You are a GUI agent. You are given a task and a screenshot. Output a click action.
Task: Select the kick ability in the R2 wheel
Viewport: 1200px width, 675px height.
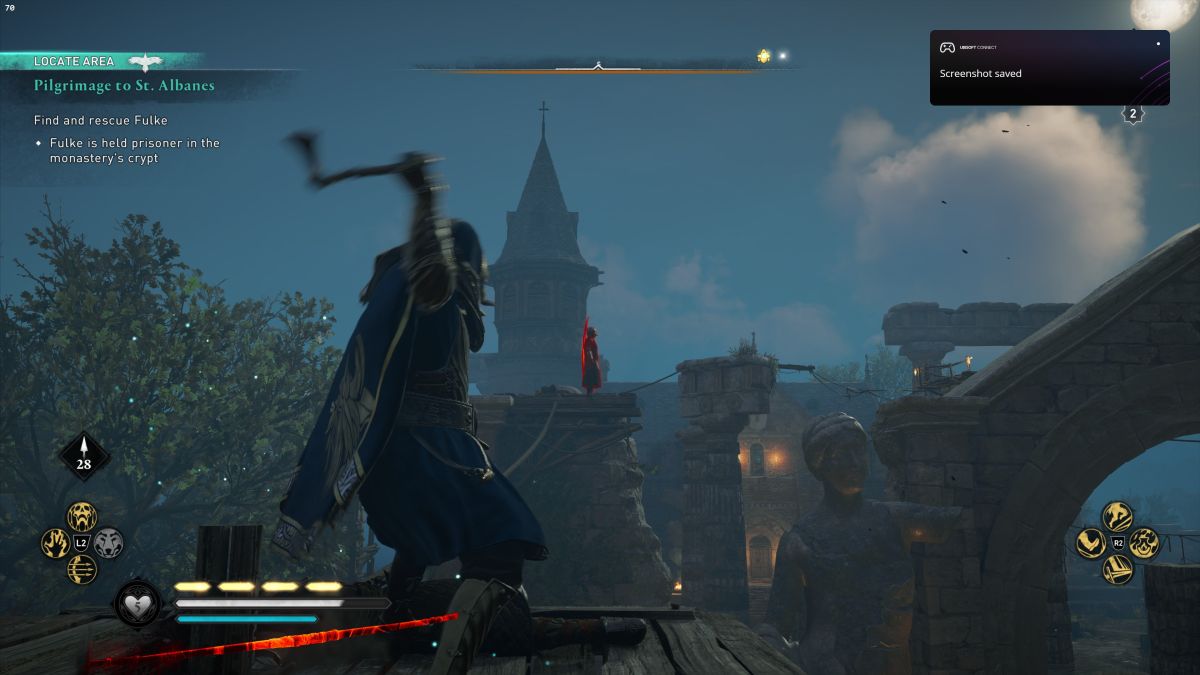coord(1091,543)
